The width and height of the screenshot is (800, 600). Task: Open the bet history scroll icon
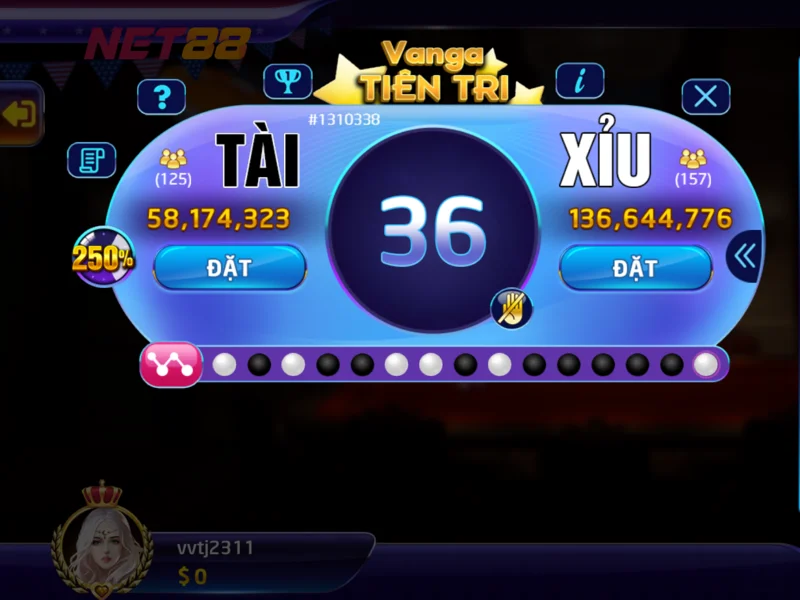[91, 160]
